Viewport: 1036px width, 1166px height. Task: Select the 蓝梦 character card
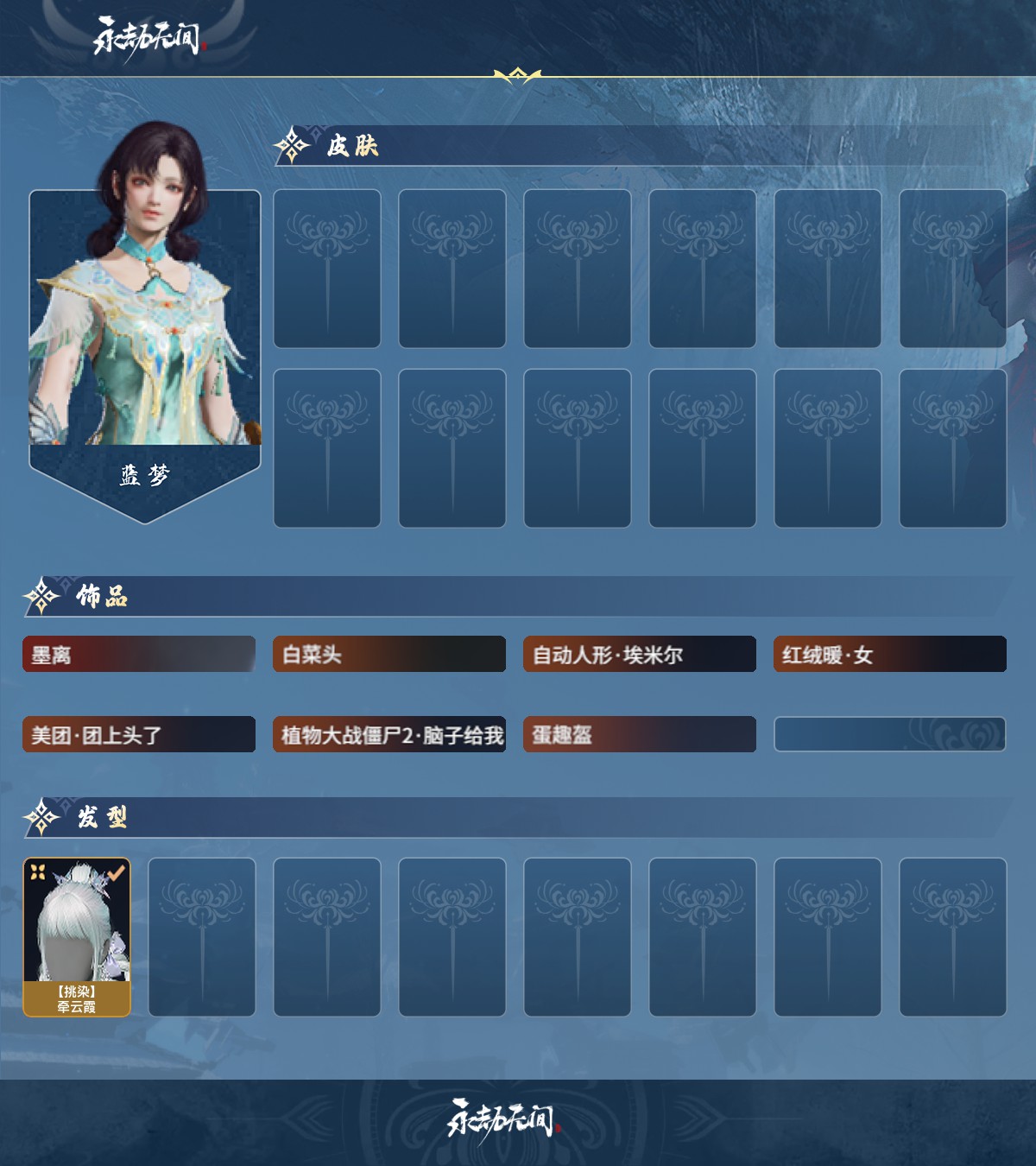pos(145,345)
